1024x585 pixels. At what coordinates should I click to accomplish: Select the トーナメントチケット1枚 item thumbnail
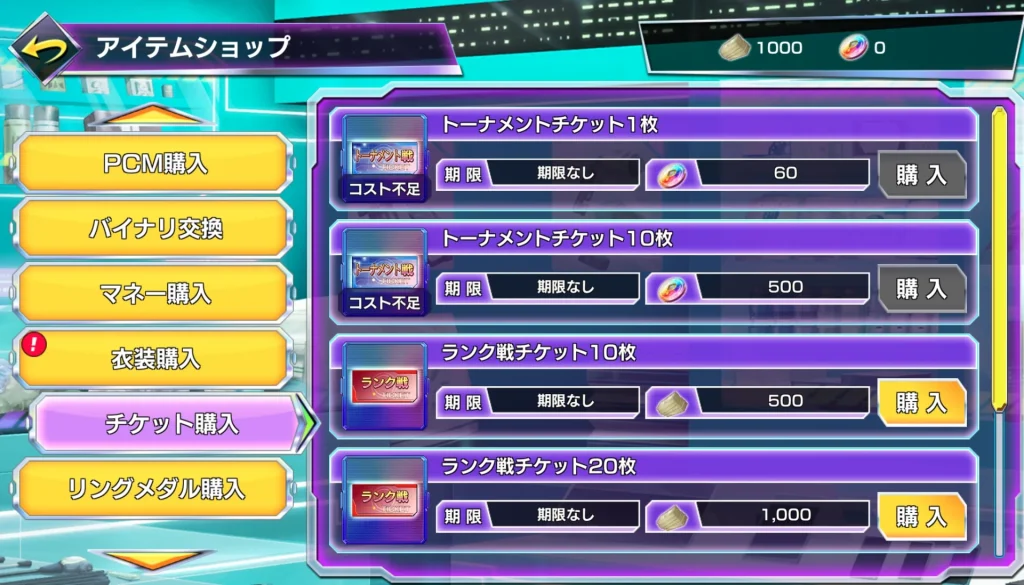point(385,158)
